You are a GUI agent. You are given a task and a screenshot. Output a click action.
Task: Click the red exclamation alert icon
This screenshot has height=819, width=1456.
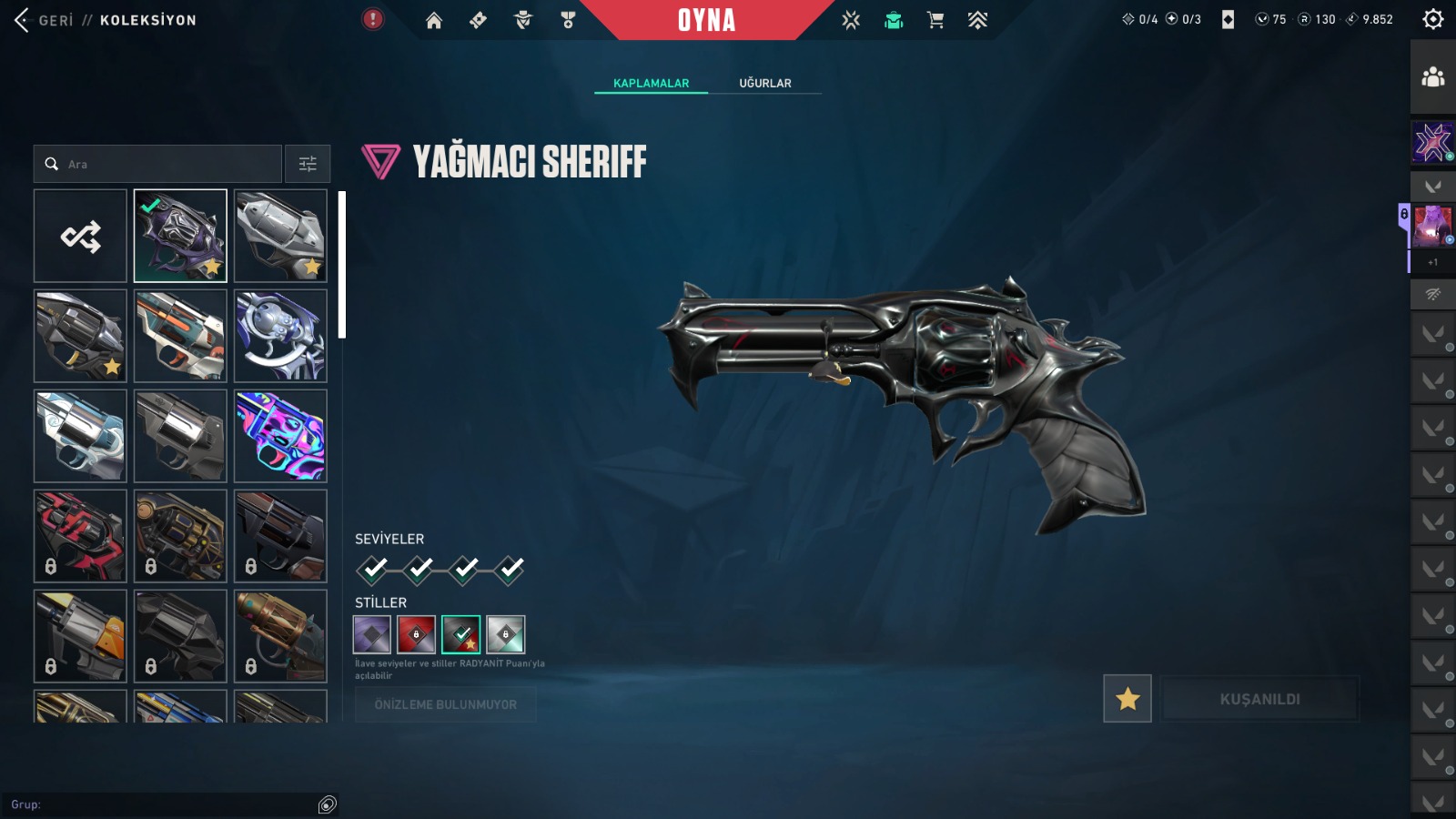(x=373, y=19)
